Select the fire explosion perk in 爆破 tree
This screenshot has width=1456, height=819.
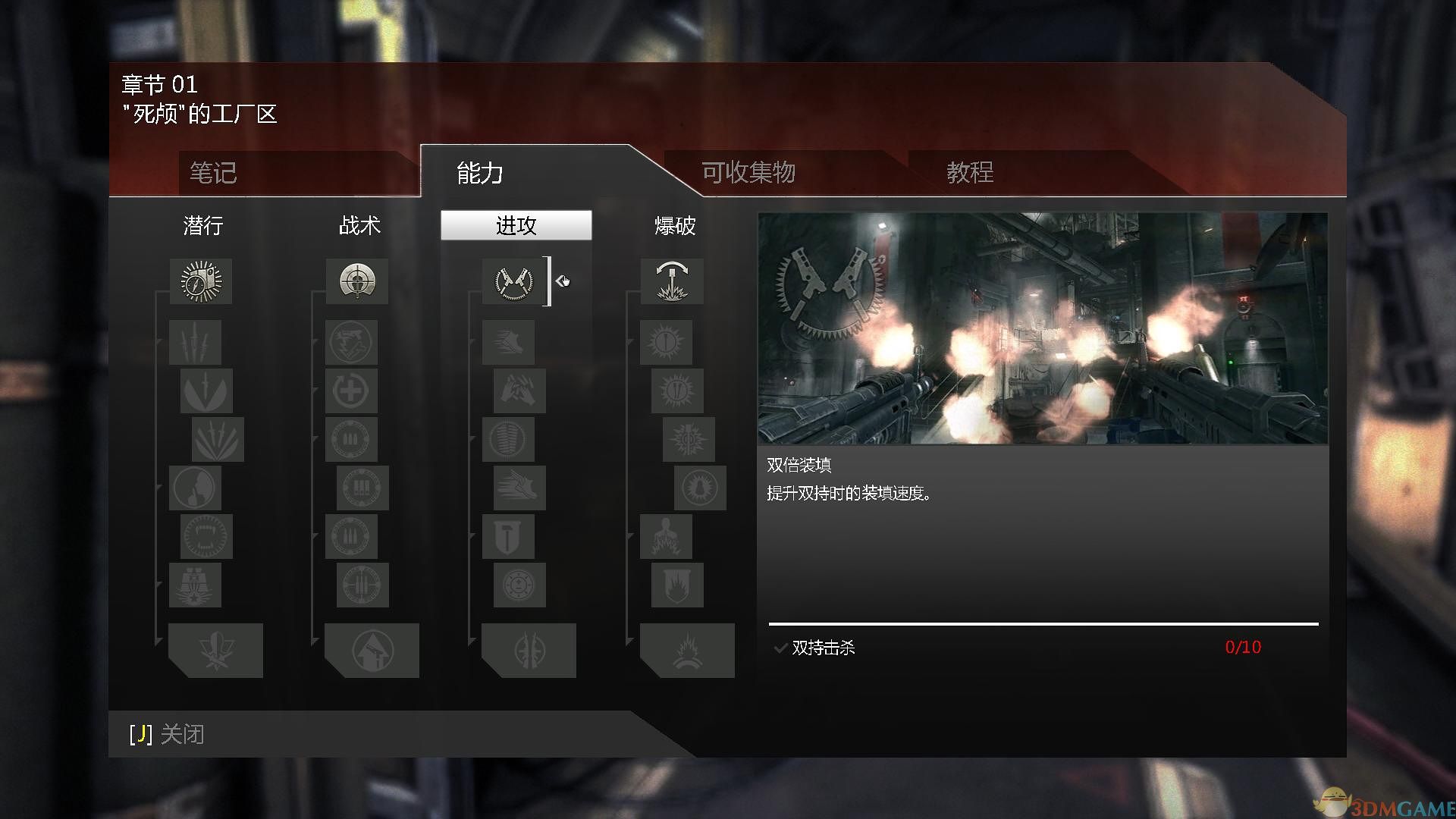[x=684, y=650]
